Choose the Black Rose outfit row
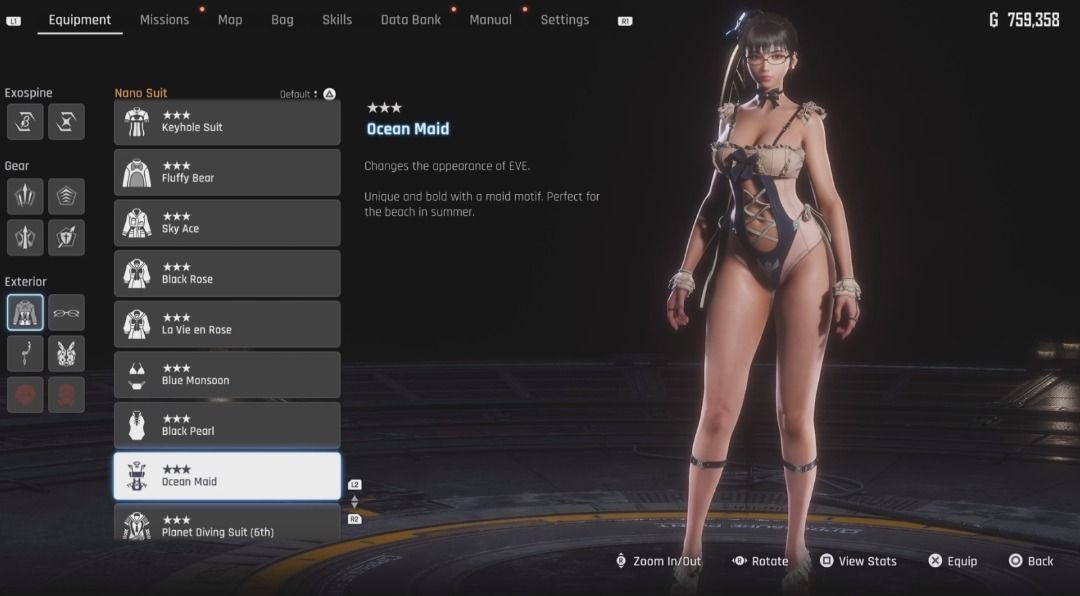The image size is (1080, 596). tap(227, 274)
